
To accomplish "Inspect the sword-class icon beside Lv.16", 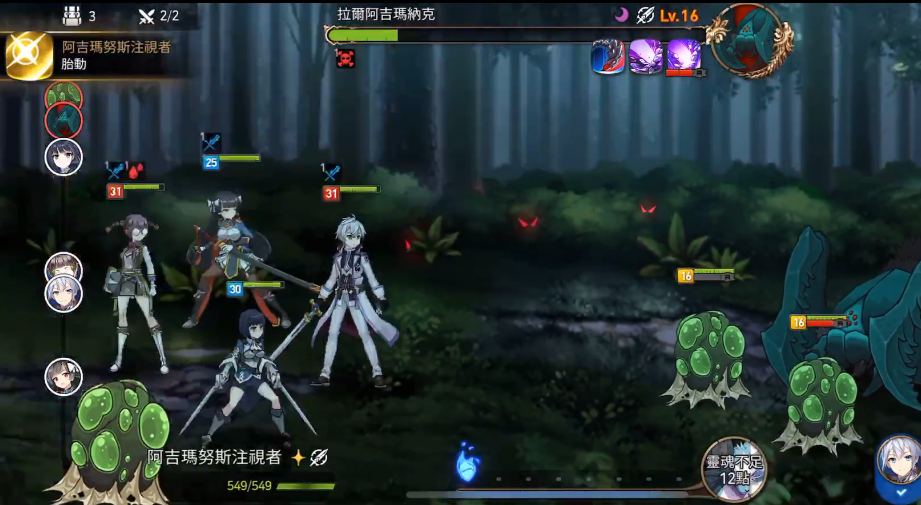I will point(646,15).
